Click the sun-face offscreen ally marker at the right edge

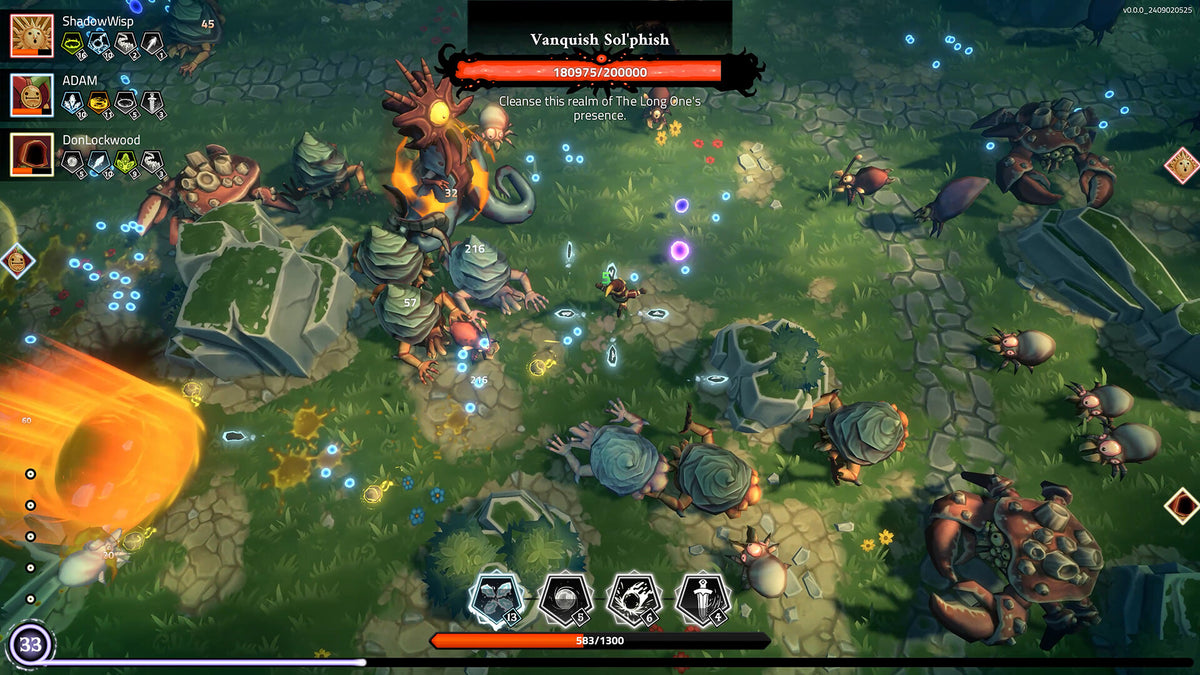(x=1181, y=165)
